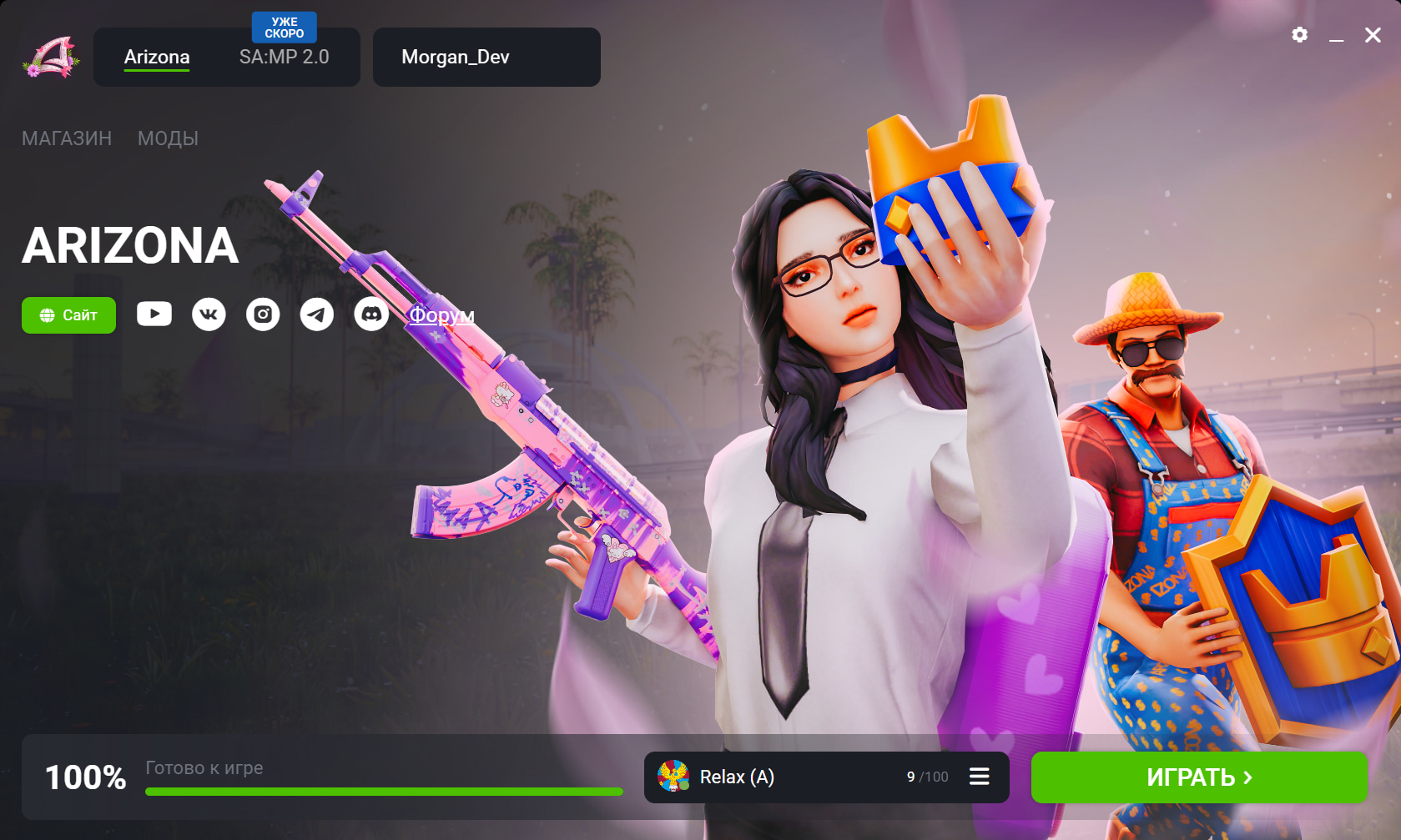
Task: Open the server list hamburger menu
Action: [979, 777]
